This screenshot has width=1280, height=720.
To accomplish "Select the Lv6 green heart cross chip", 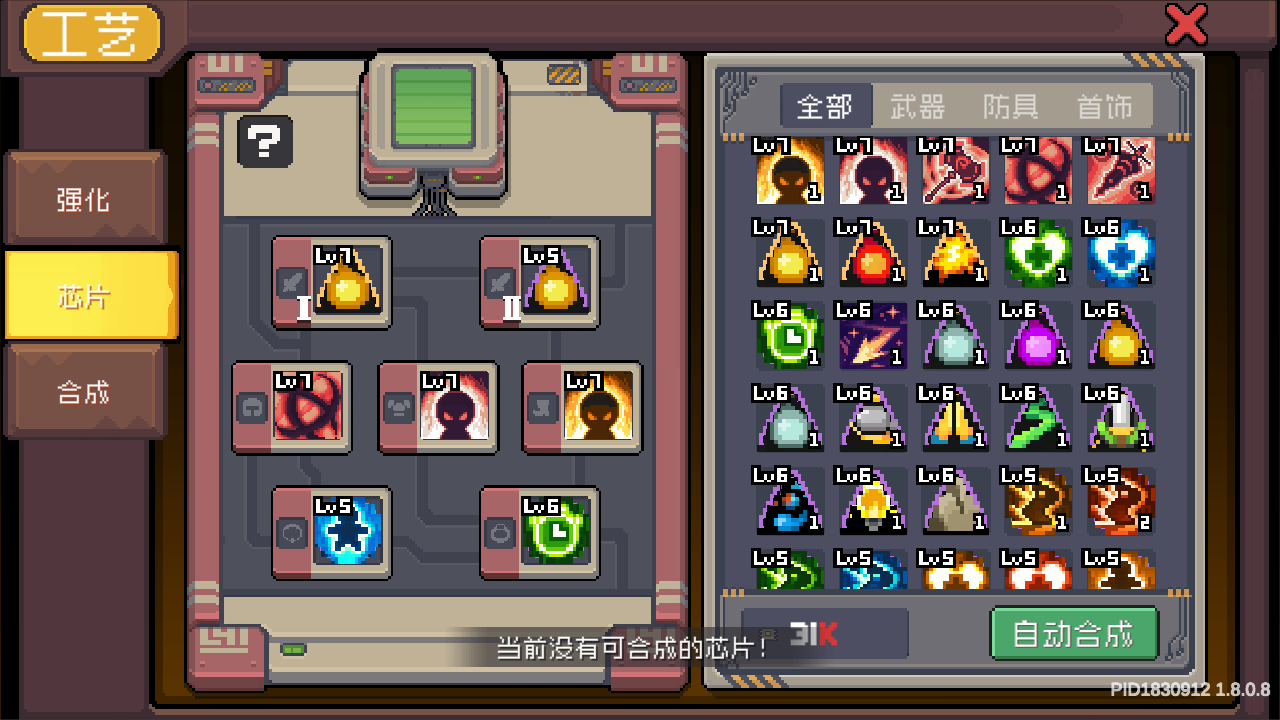I will (x=1037, y=253).
